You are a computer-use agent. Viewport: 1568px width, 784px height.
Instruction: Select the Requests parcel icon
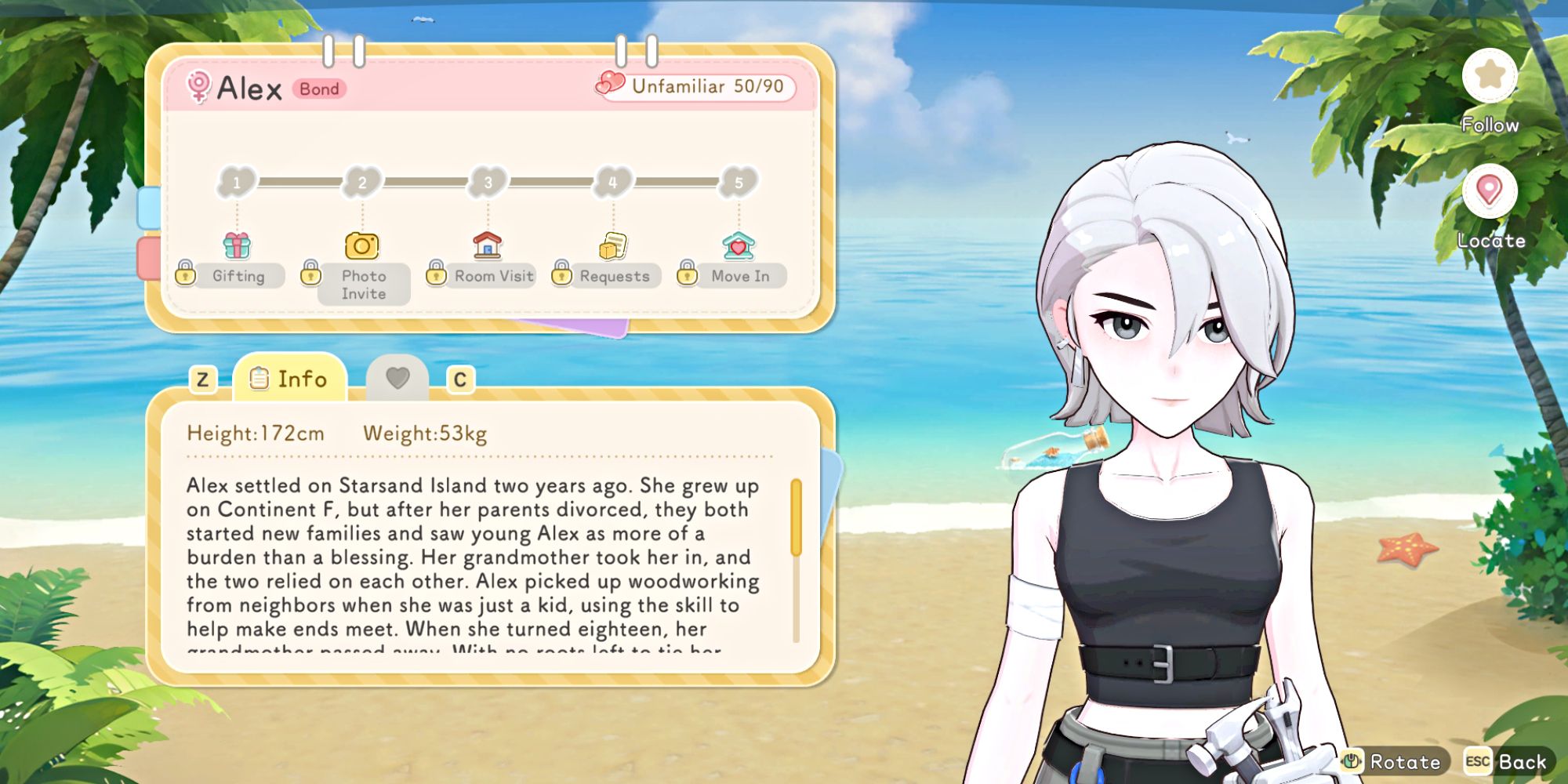point(613,245)
